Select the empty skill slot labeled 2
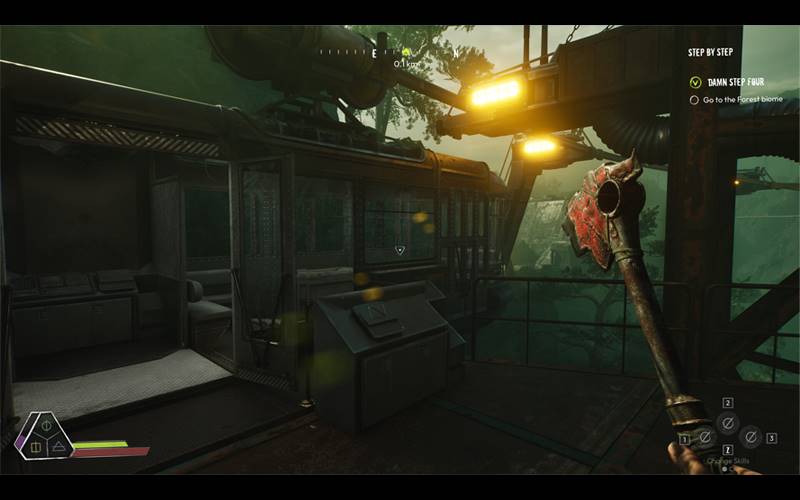 [x=728, y=422]
